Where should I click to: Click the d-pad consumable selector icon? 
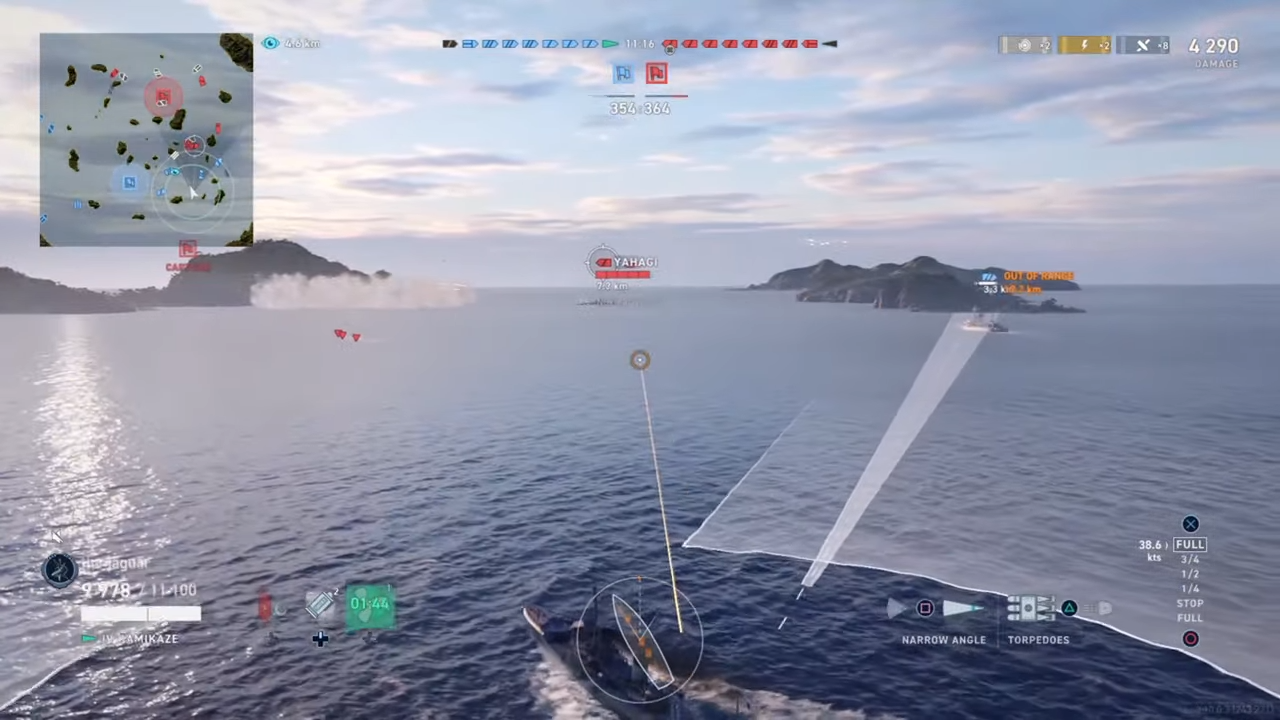320,638
